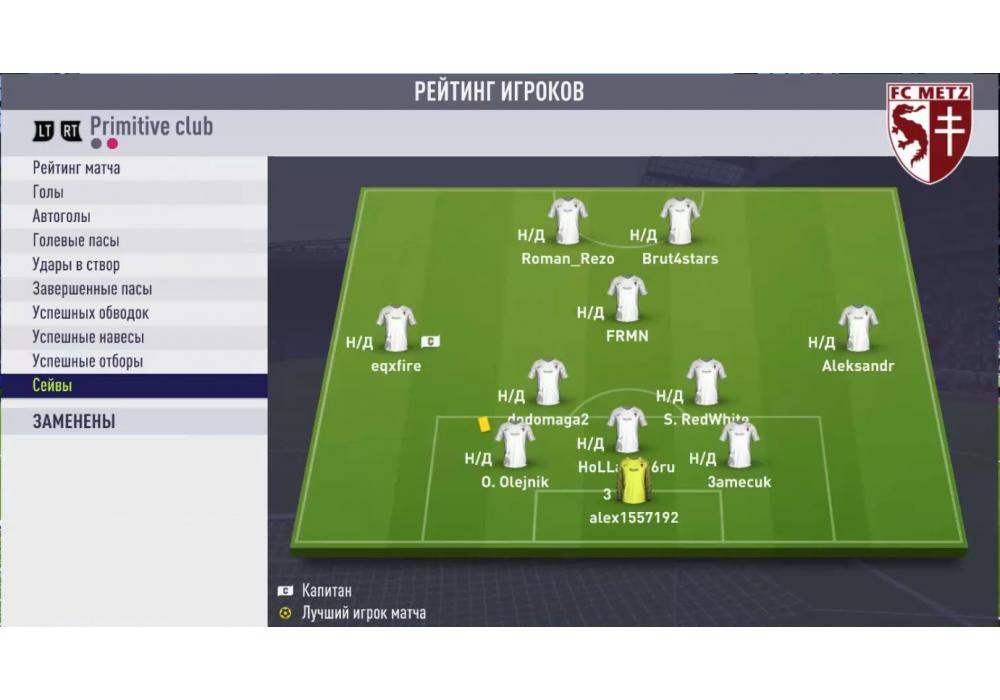Viewport: 1000px width, 700px height.
Task: Select defender O. Olejnik's shirt
Action: click(x=515, y=445)
